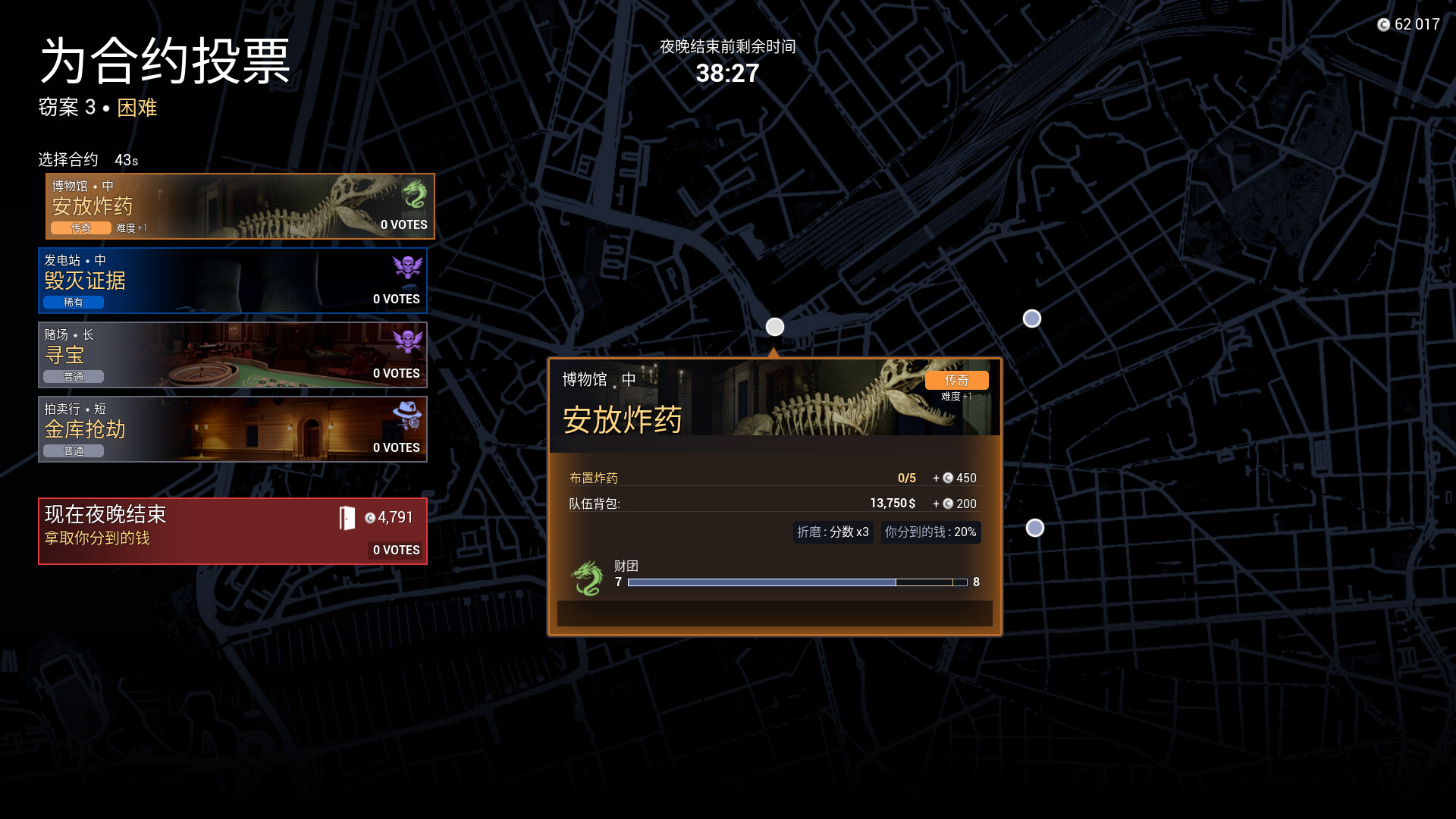The width and height of the screenshot is (1456, 819).
Task: Vote for the 金库抢劫 auction house contract
Action: (227, 429)
